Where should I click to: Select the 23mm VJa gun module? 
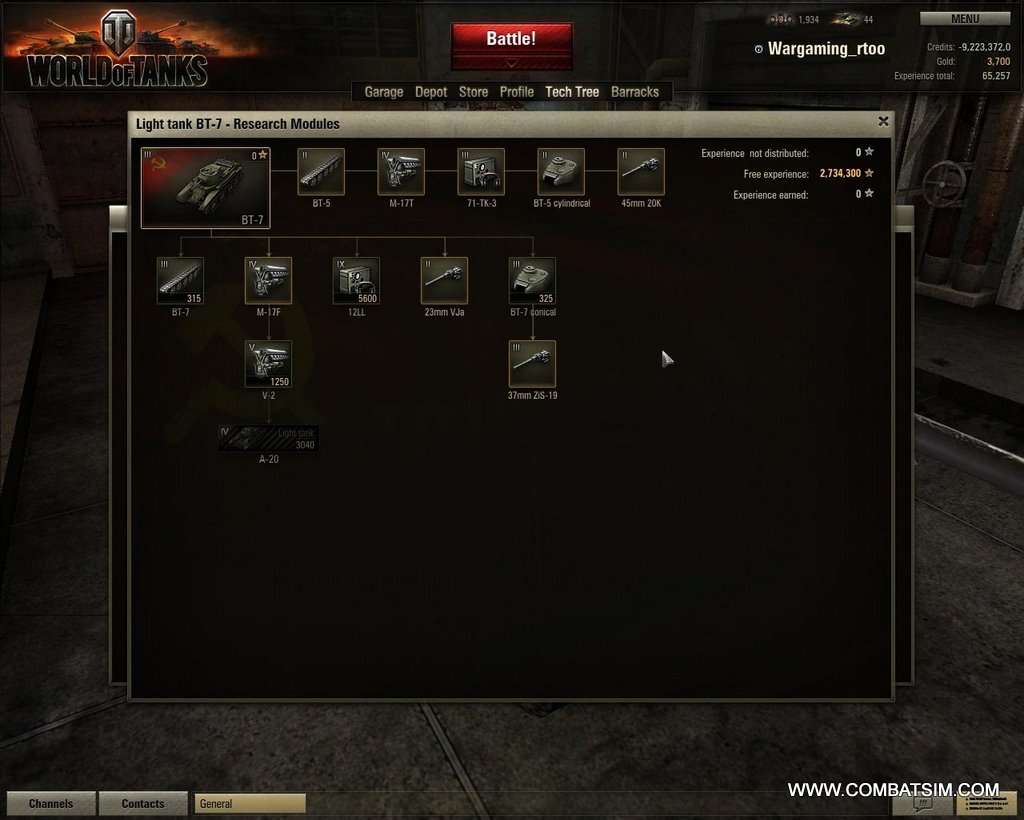[444, 281]
